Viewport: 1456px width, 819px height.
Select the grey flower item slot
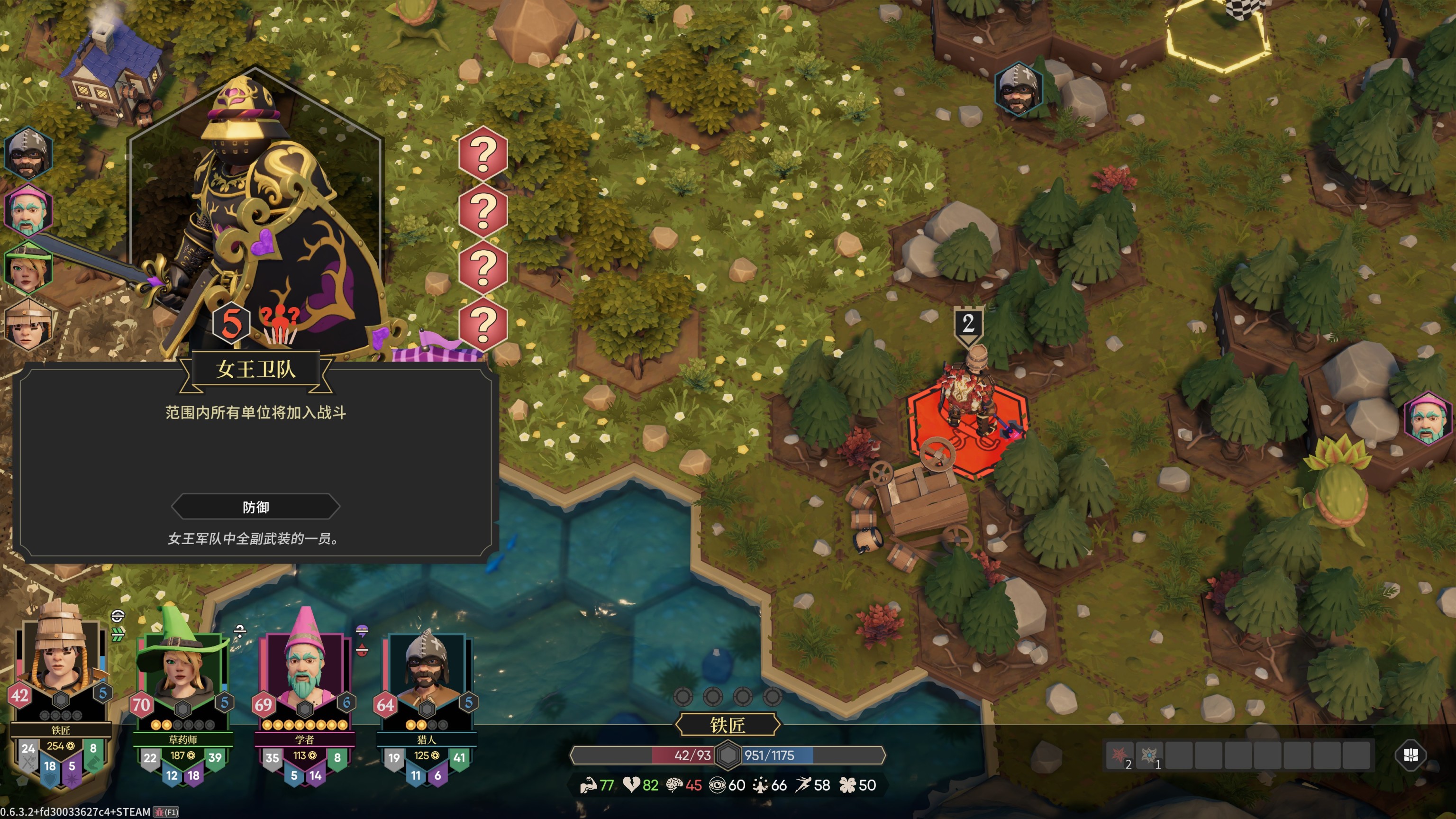[x=1149, y=755]
